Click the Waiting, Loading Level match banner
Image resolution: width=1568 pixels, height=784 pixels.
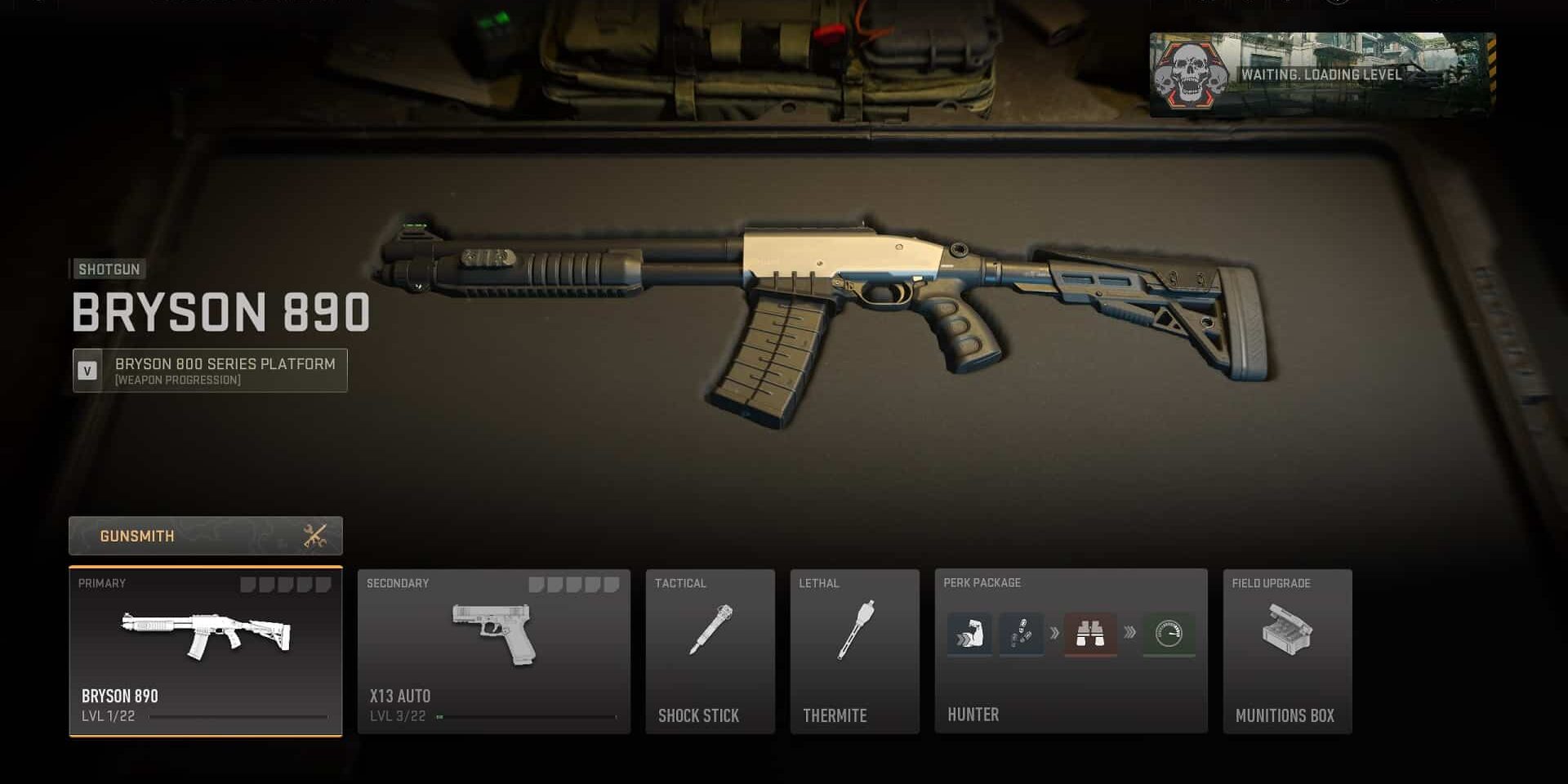coord(1322,74)
